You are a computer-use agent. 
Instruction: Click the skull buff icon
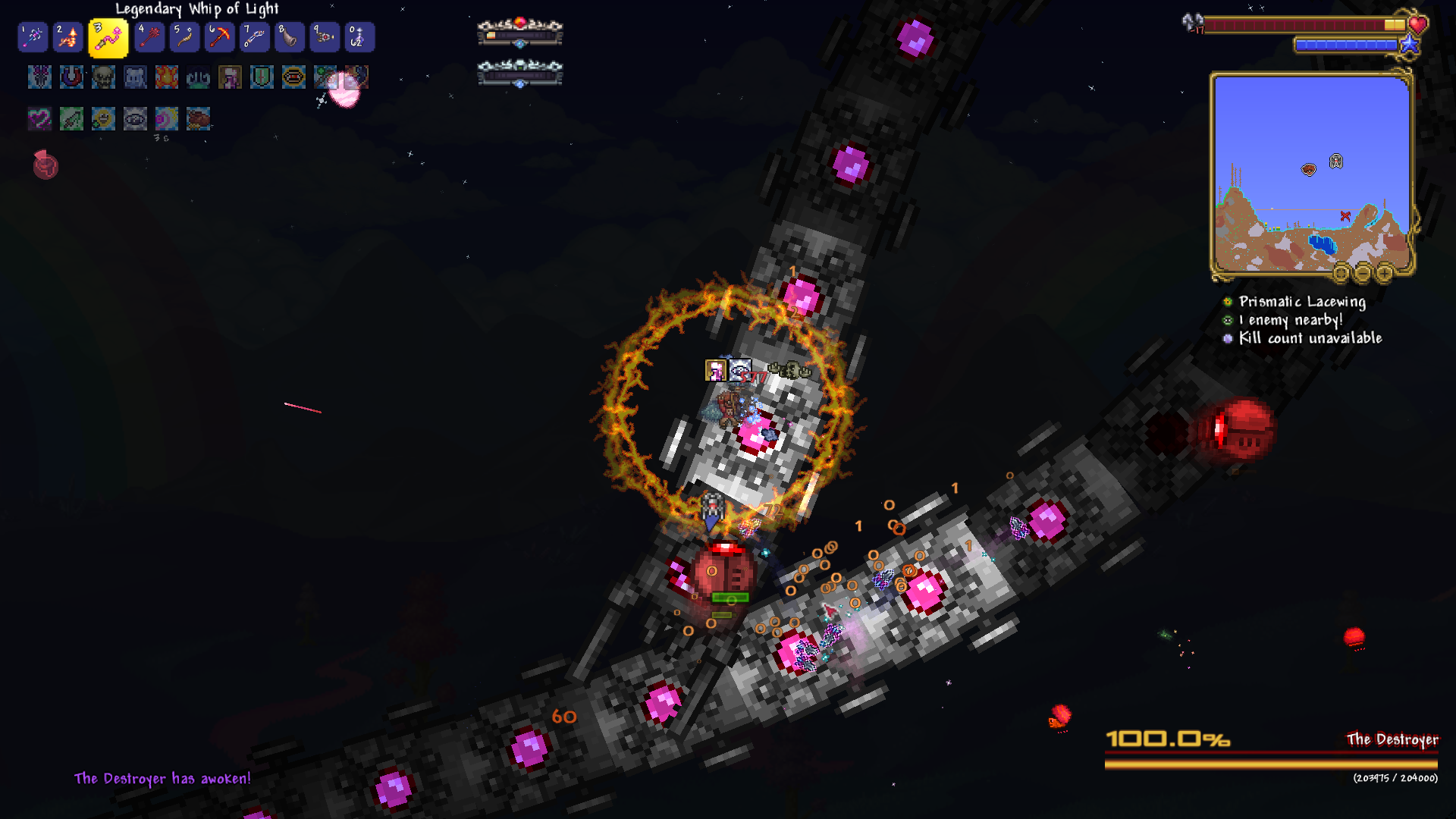tap(103, 77)
